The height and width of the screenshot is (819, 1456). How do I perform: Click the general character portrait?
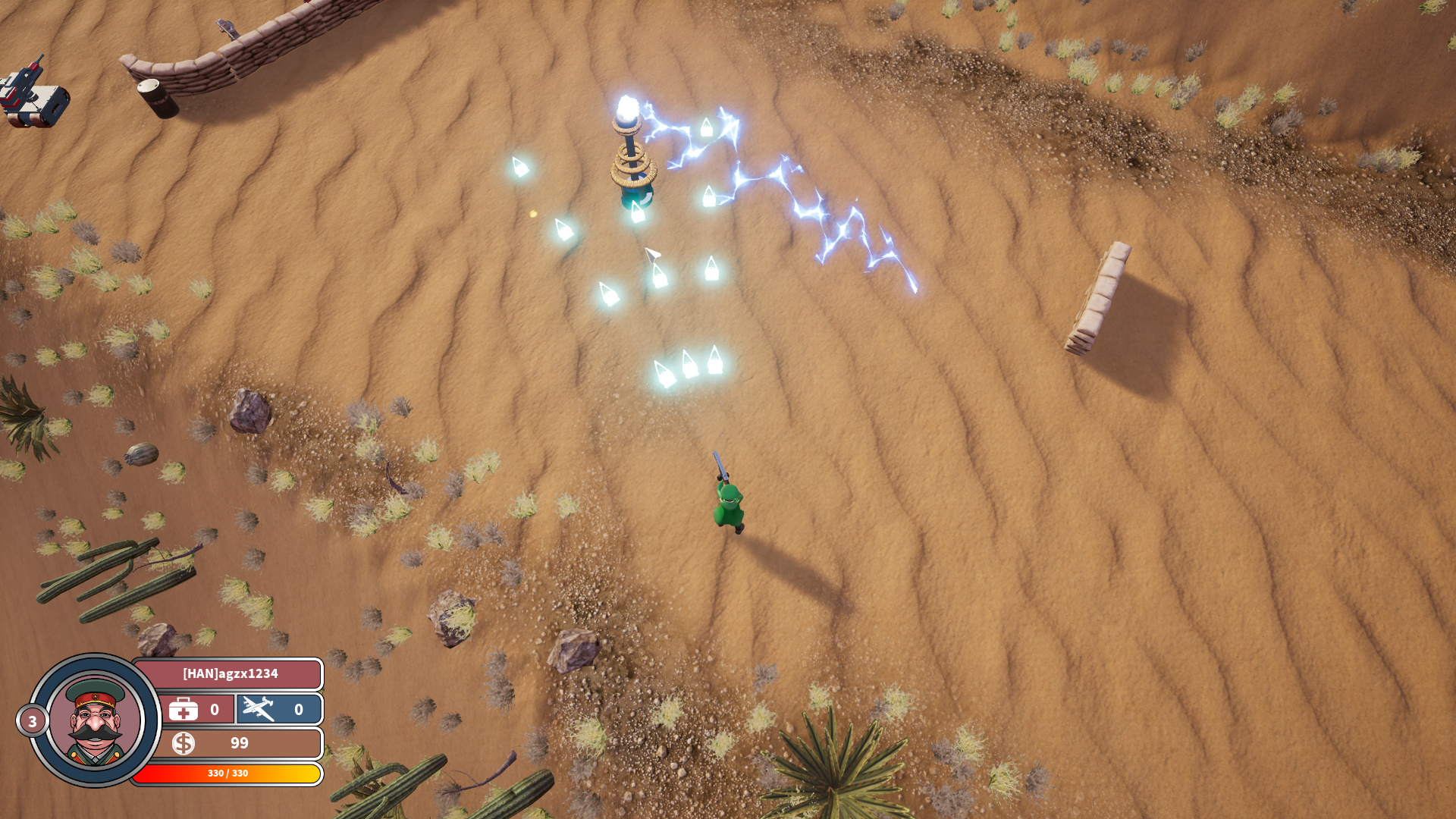tap(95, 720)
